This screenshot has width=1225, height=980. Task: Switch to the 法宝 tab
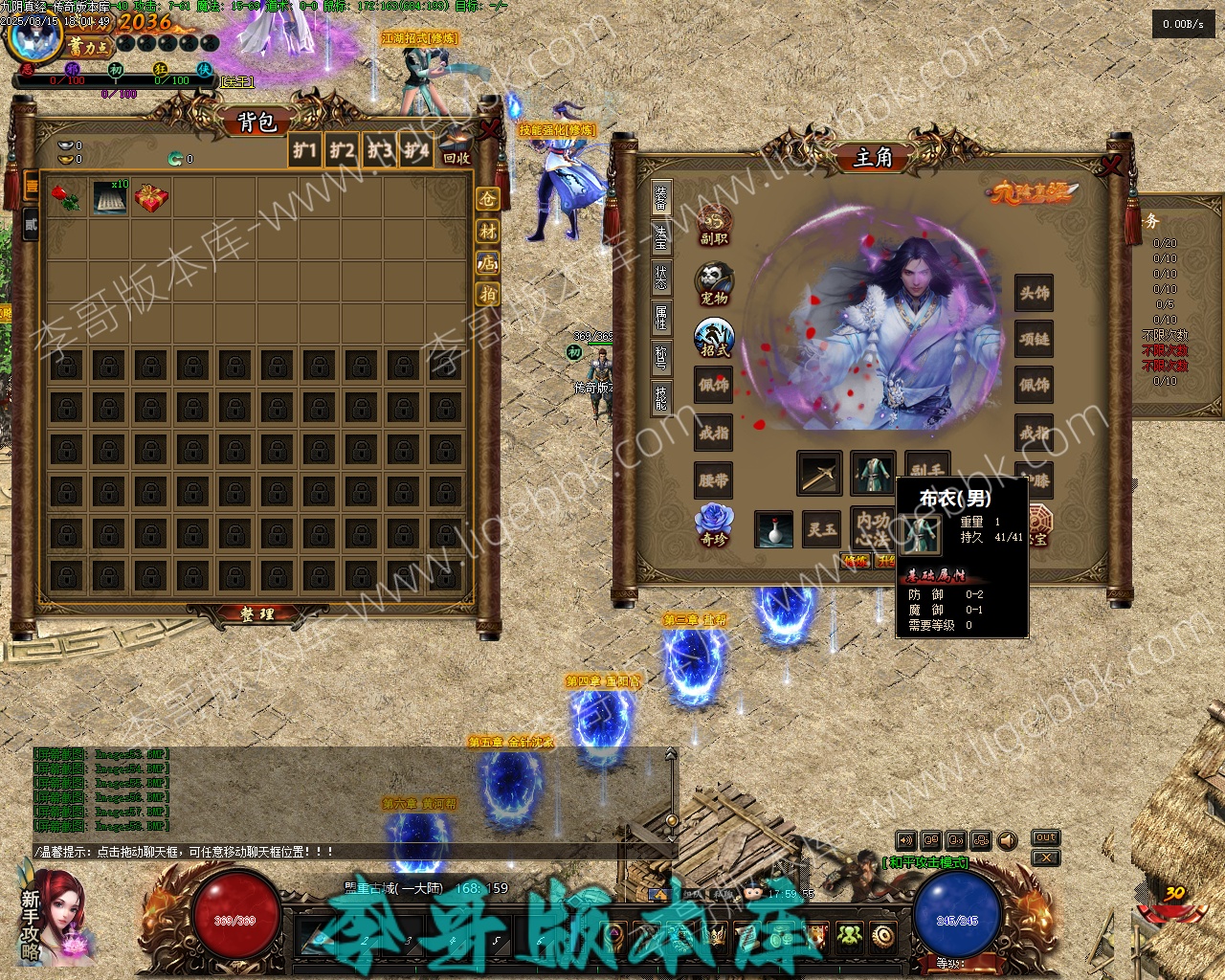coord(660,237)
